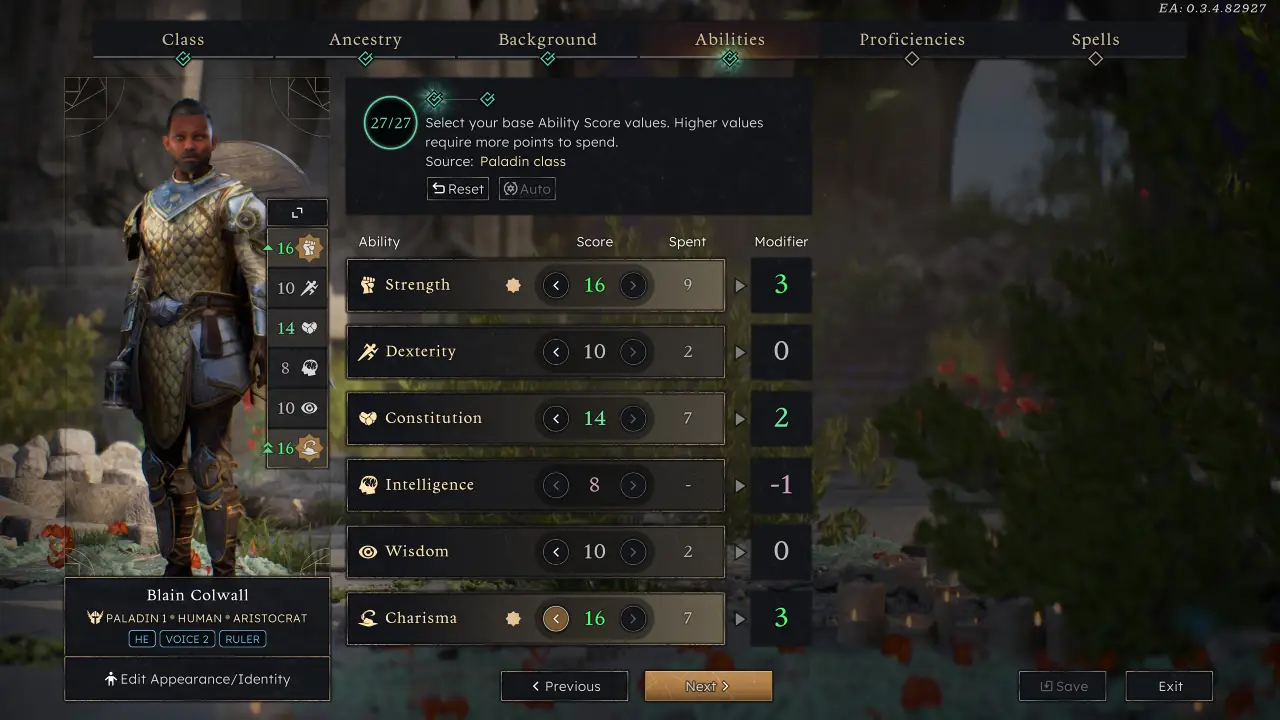Click the HE pronoun badge
The image size is (1280, 720).
click(x=141, y=639)
